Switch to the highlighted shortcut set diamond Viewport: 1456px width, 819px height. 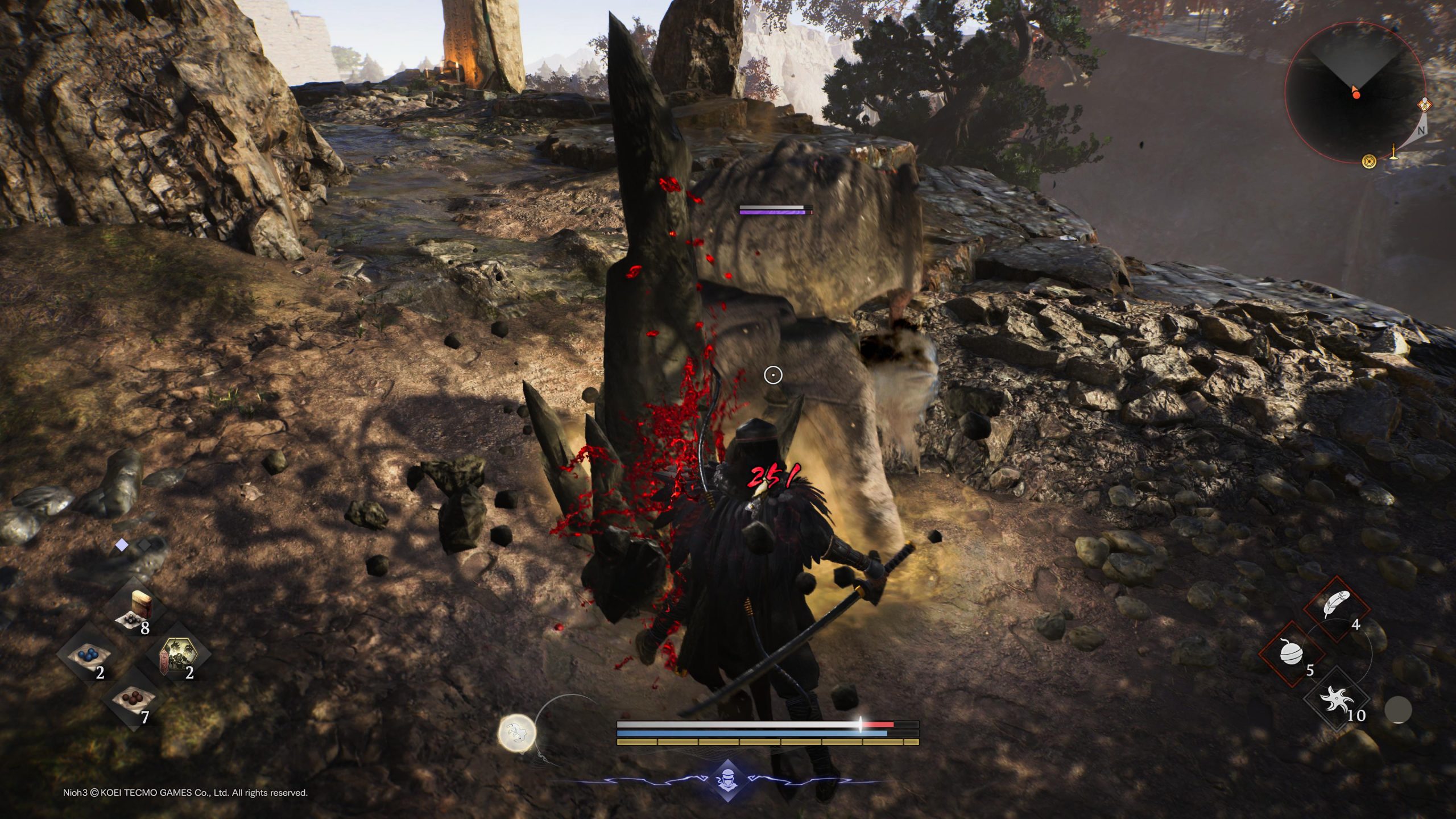[x=122, y=545]
